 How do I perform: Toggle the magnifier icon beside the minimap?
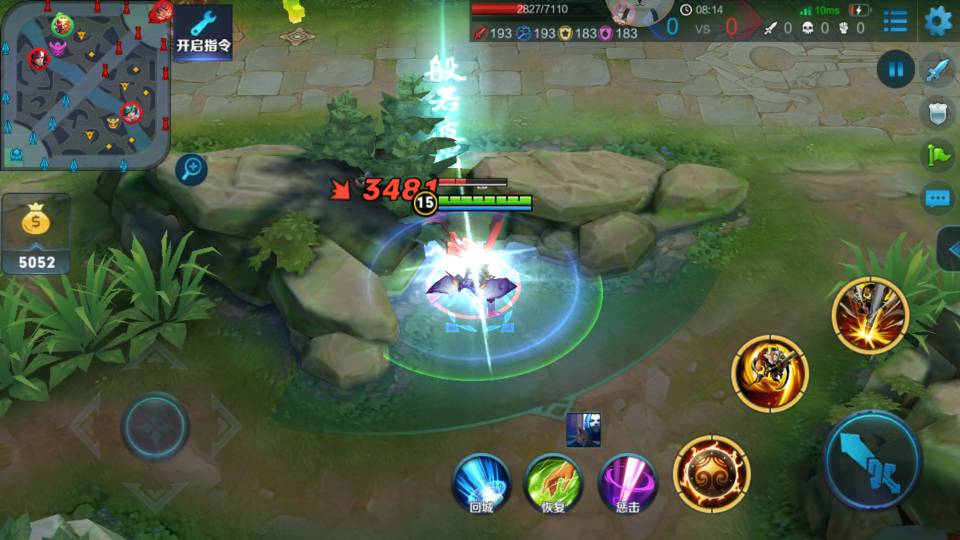(x=191, y=169)
